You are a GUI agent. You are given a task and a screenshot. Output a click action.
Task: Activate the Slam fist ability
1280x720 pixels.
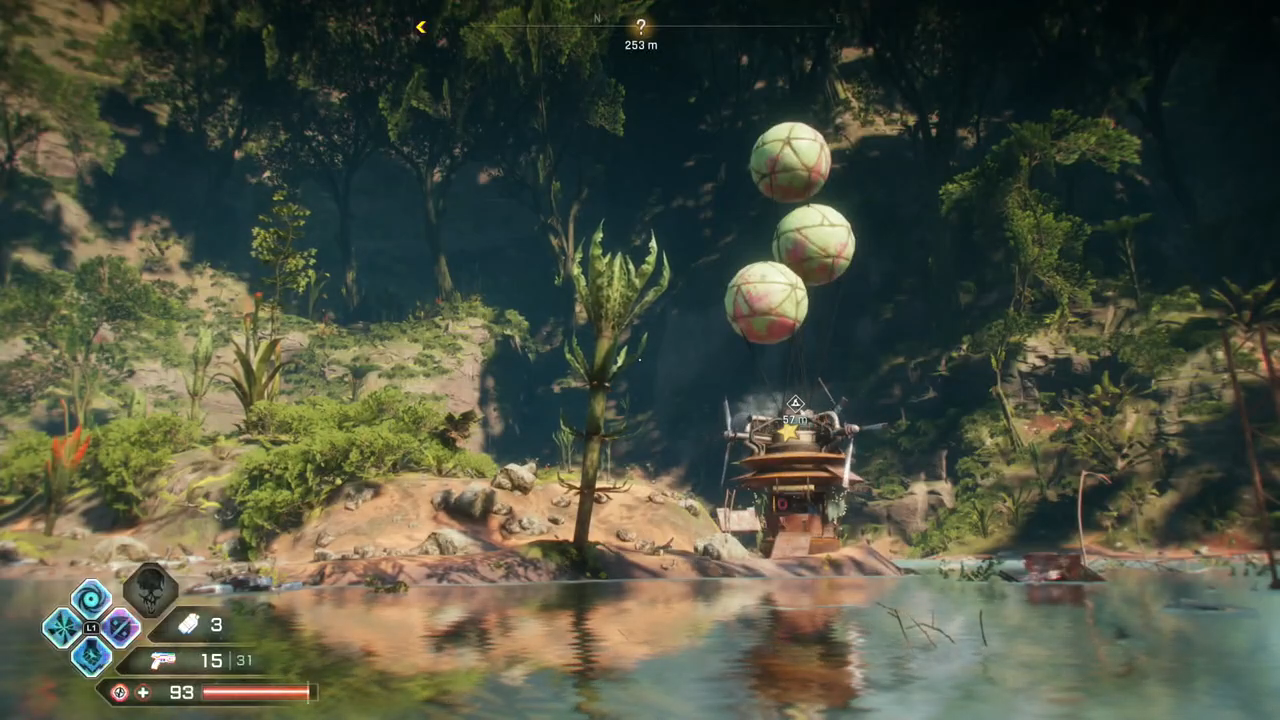click(x=91, y=656)
